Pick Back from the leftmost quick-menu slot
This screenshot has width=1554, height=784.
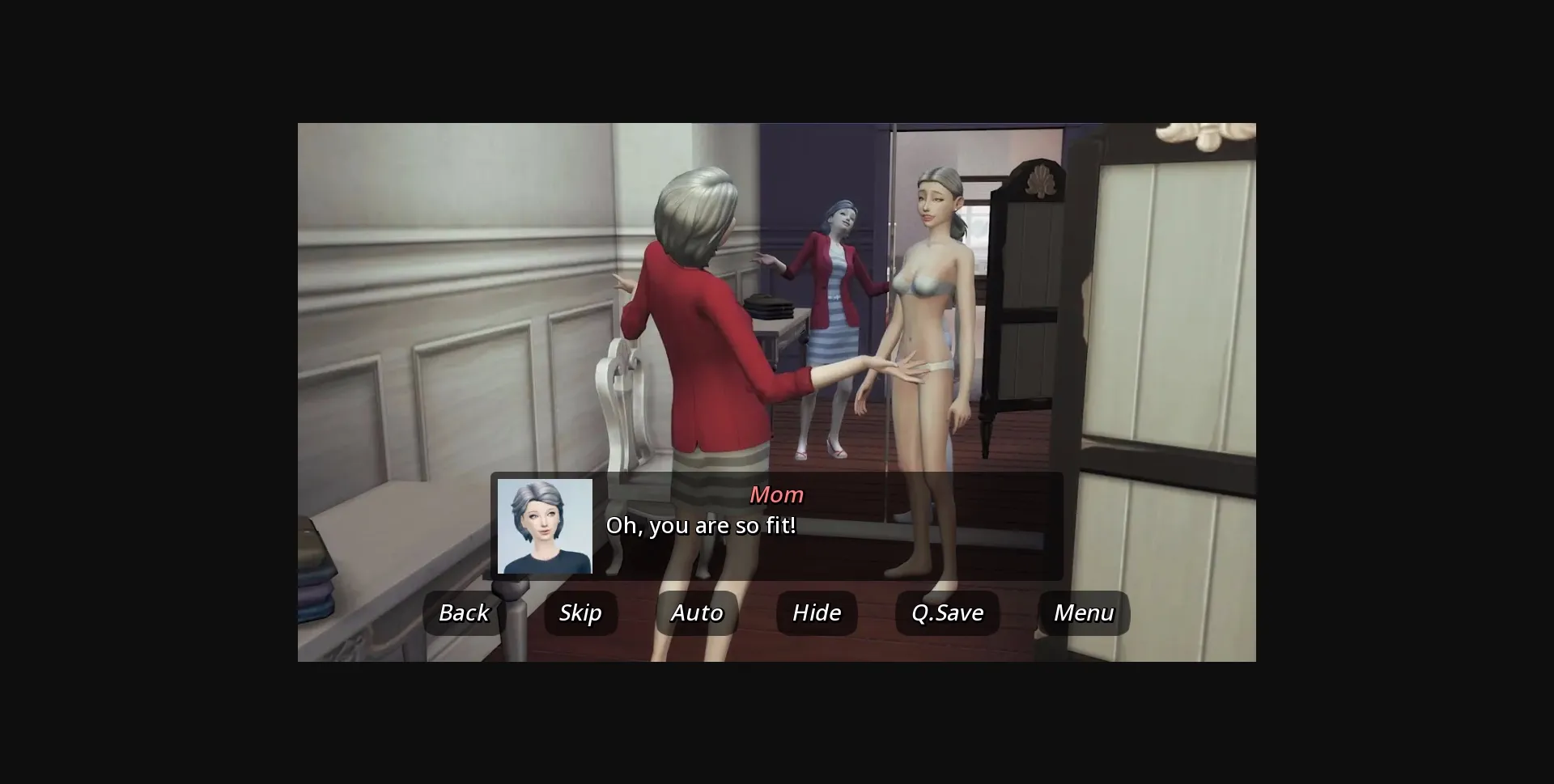click(x=463, y=613)
